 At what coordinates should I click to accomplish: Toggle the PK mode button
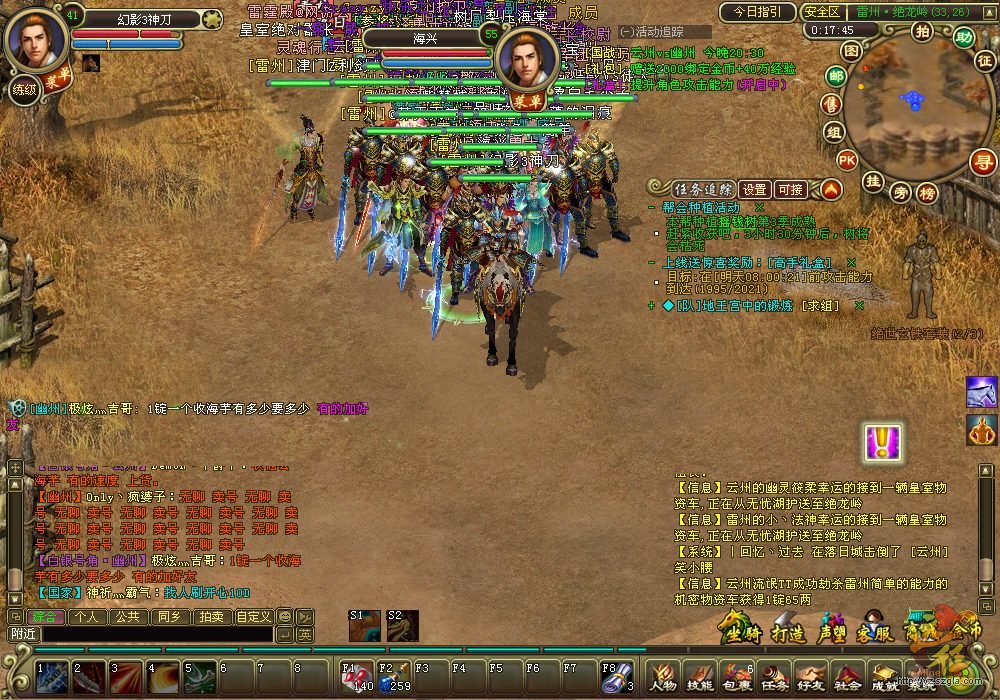[846, 159]
